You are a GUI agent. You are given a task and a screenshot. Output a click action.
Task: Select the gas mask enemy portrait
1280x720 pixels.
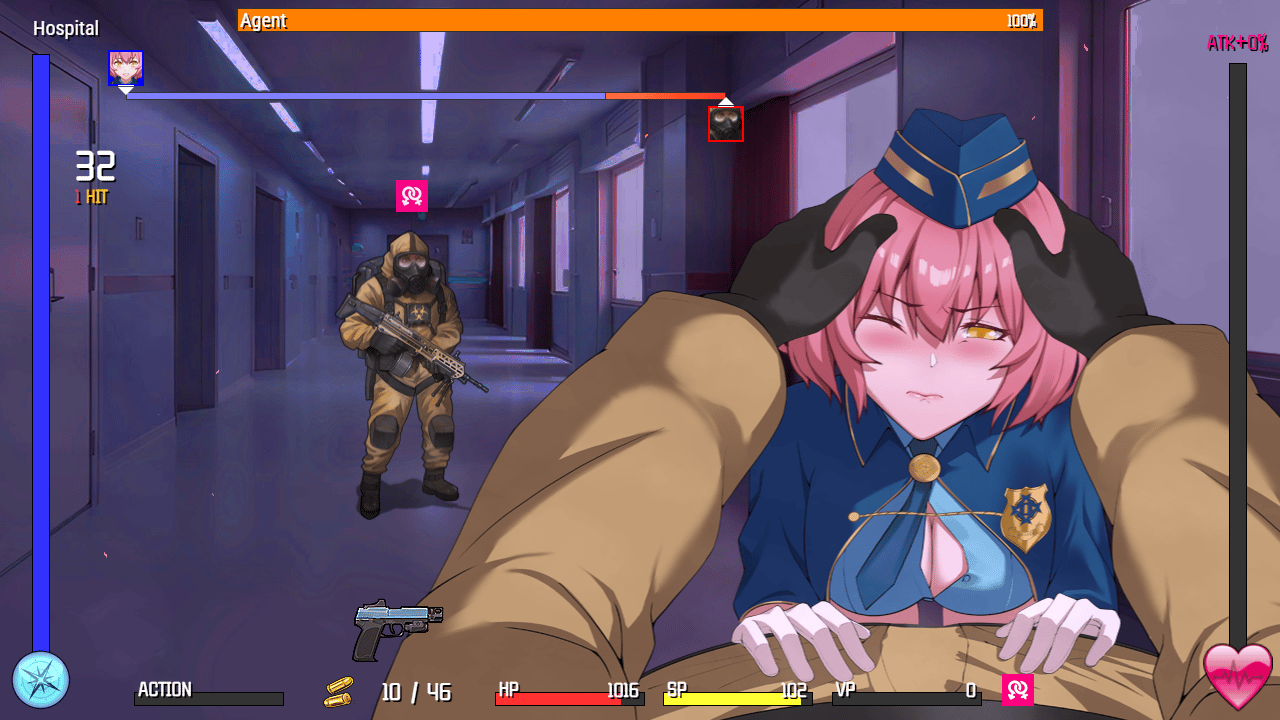point(726,124)
